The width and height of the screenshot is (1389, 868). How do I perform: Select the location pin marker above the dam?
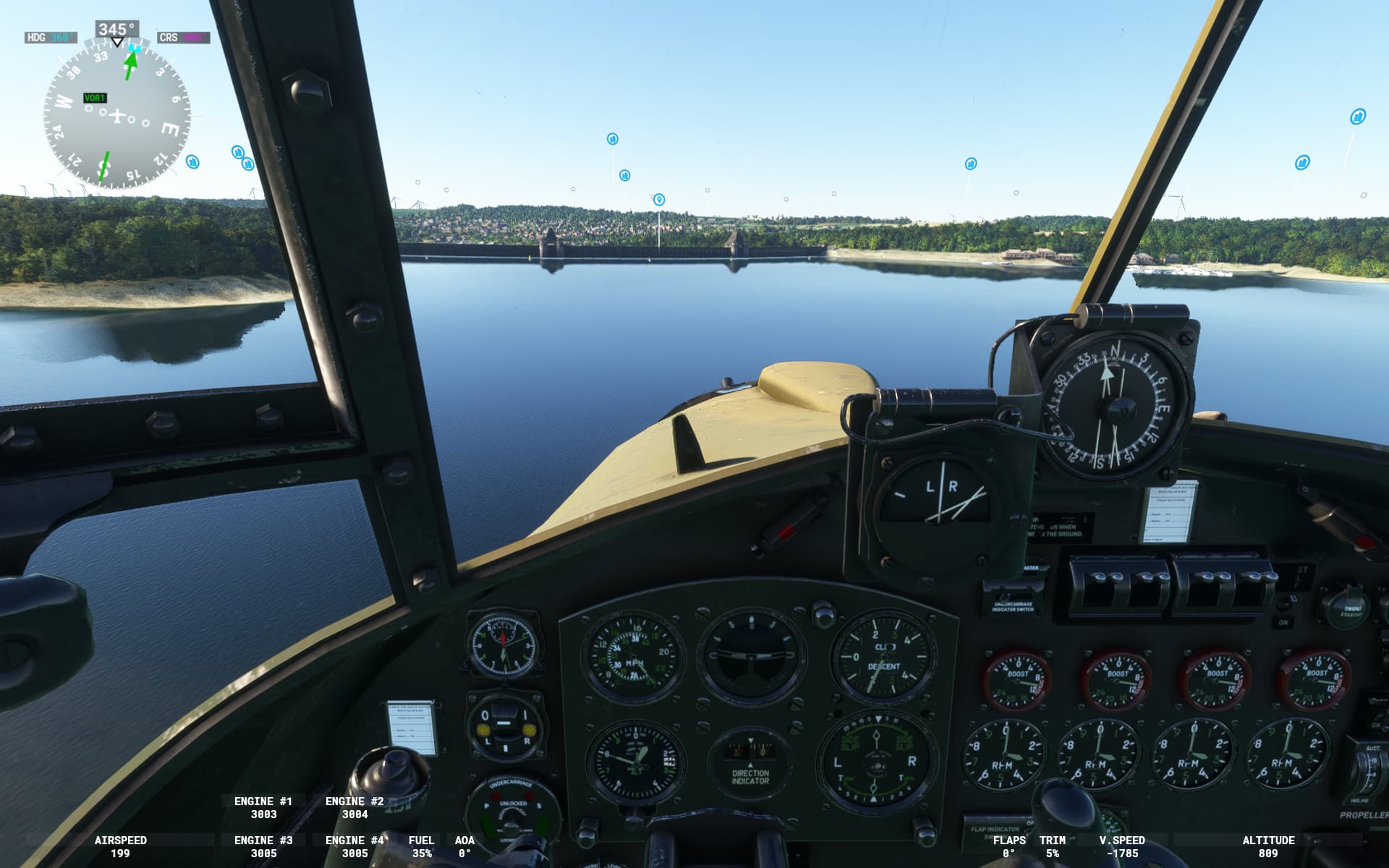click(658, 199)
